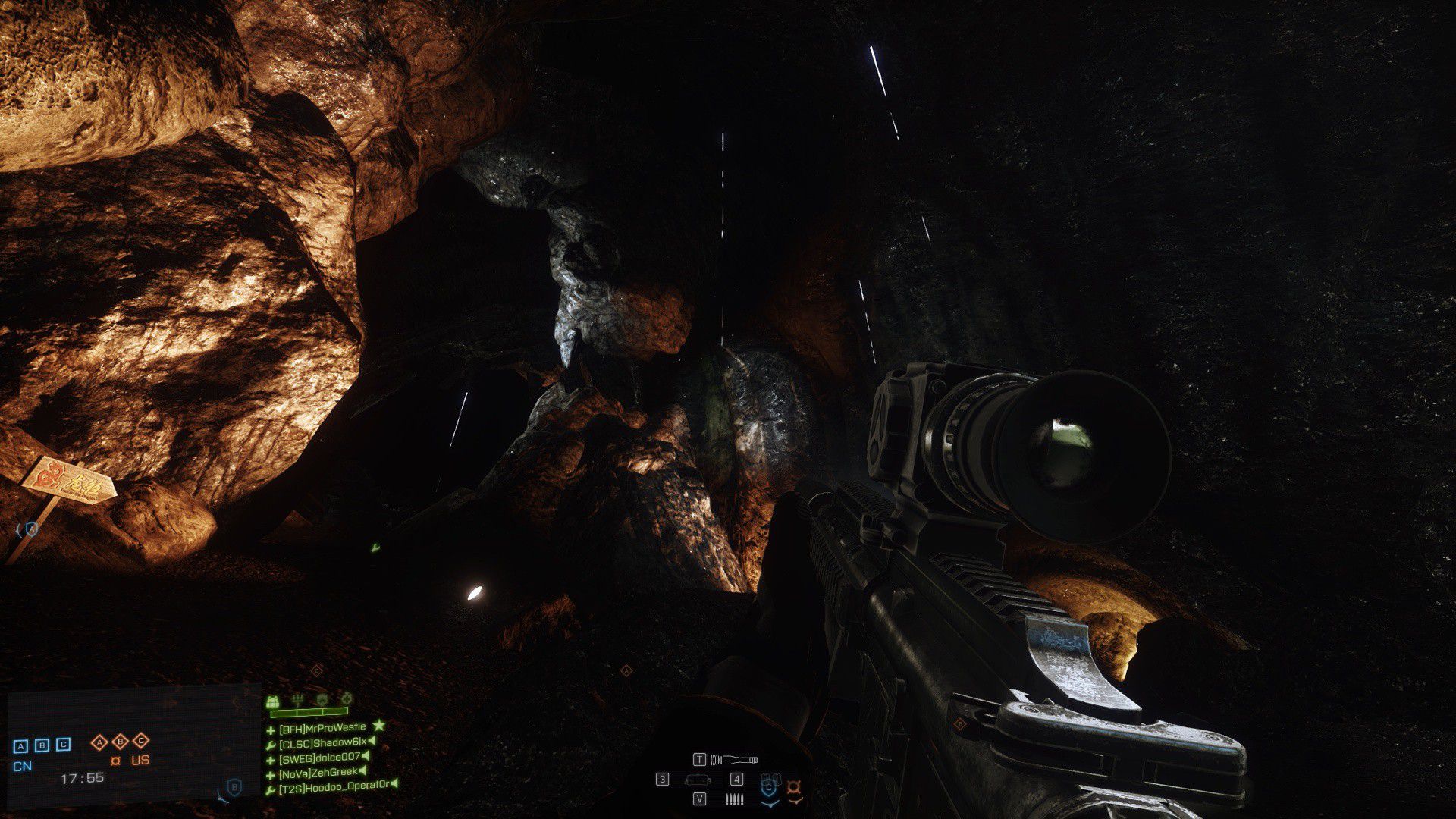
Task: Click the blue objective C shield marker
Action: pos(768,788)
